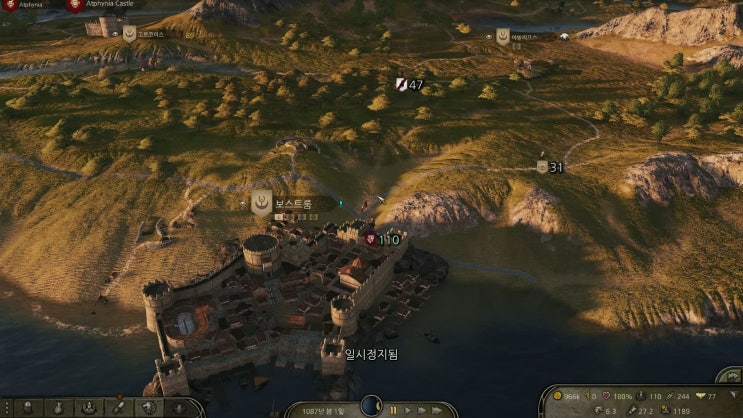The width and height of the screenshot is (743, 418).
Task: Open the character screen helmet icon
Action: tap(30, 408)
